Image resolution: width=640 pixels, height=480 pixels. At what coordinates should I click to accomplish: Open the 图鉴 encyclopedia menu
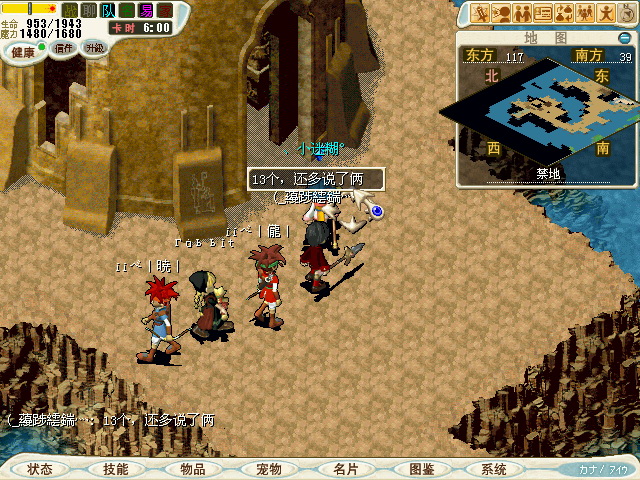(421, 469)
